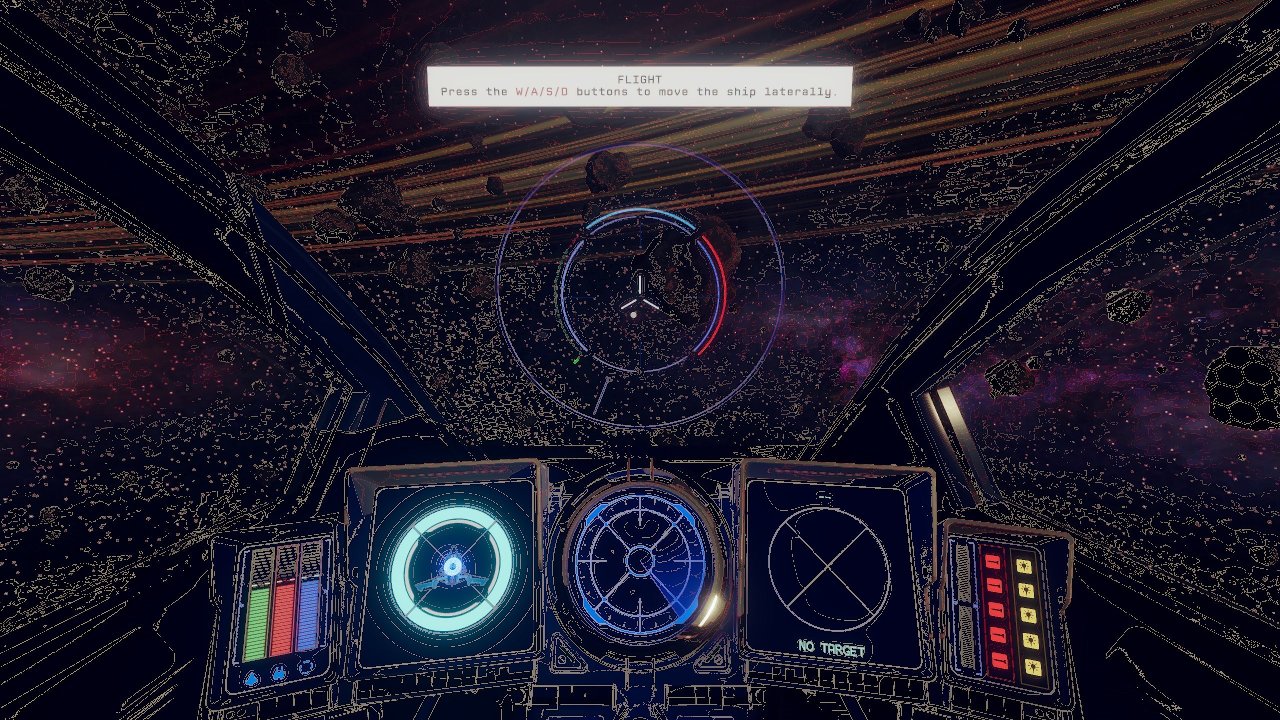
Task: Click the FLIGHT tutorial banner
Action: click(639, 83)
